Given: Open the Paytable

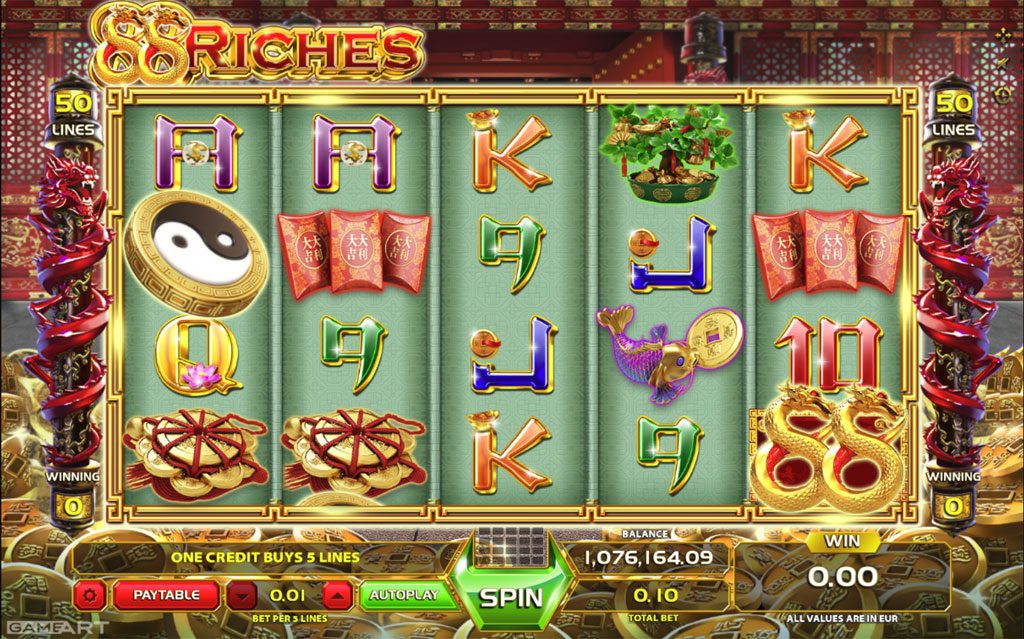Looking at the screenshot, I should click(166, 595).
